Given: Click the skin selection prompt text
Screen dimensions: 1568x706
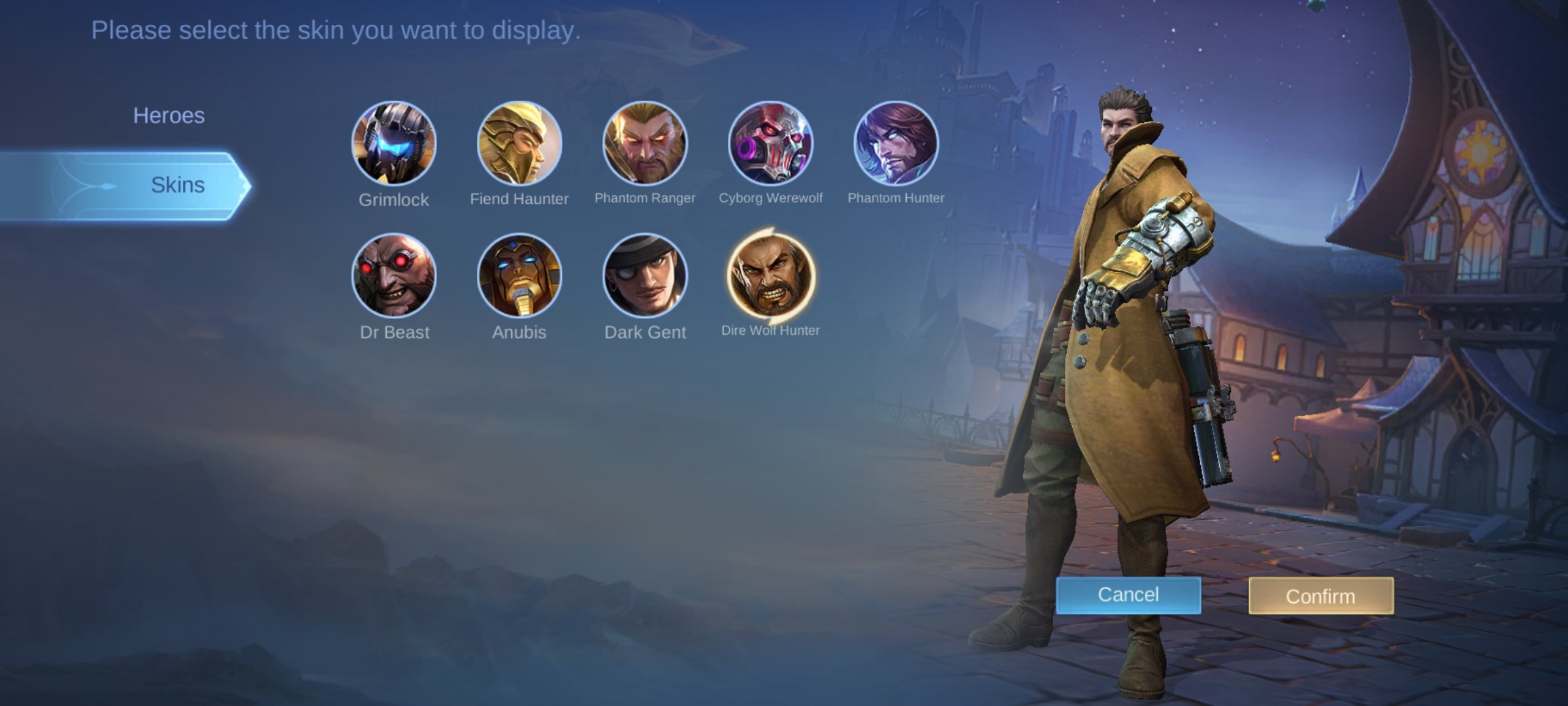Looking at the screenshot, I should point(335,29).
